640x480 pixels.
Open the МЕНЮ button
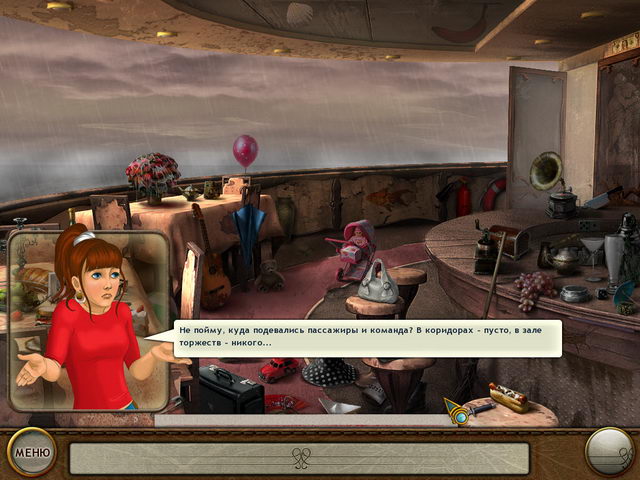31,453
